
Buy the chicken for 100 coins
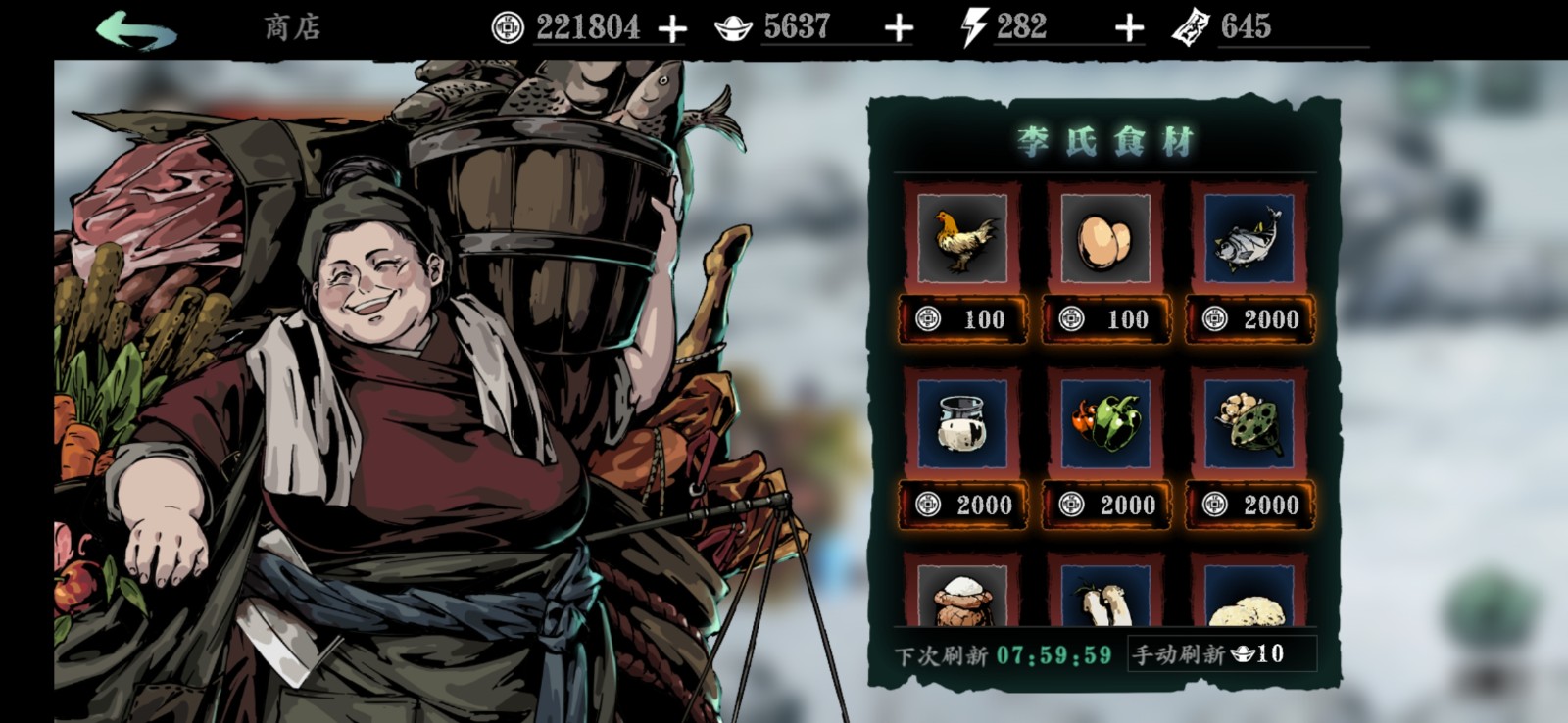click(962, 319)
